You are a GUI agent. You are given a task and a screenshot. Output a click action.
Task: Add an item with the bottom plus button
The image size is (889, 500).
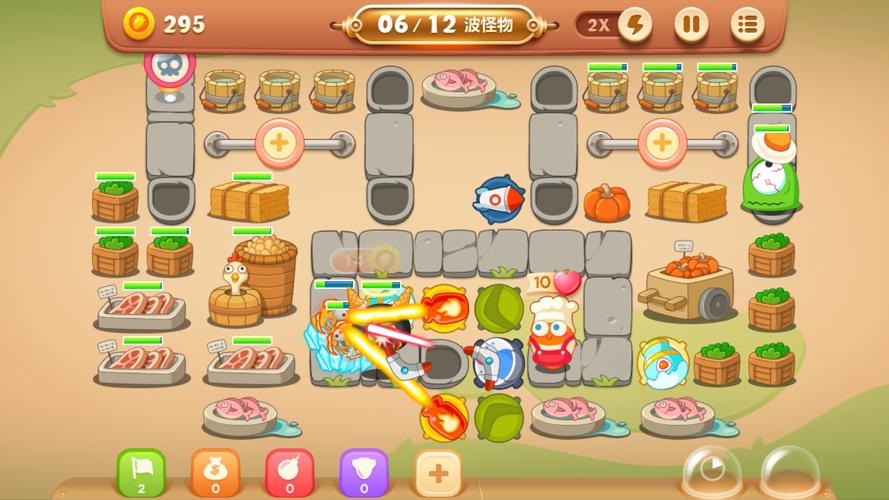[438, 472]
